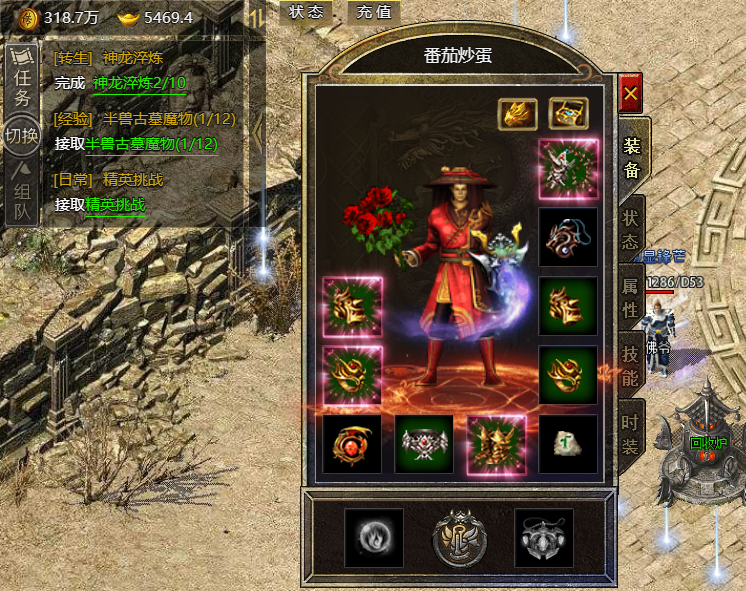Open the golden treasure chest icon
746x591 pixels.
(568, 113)
